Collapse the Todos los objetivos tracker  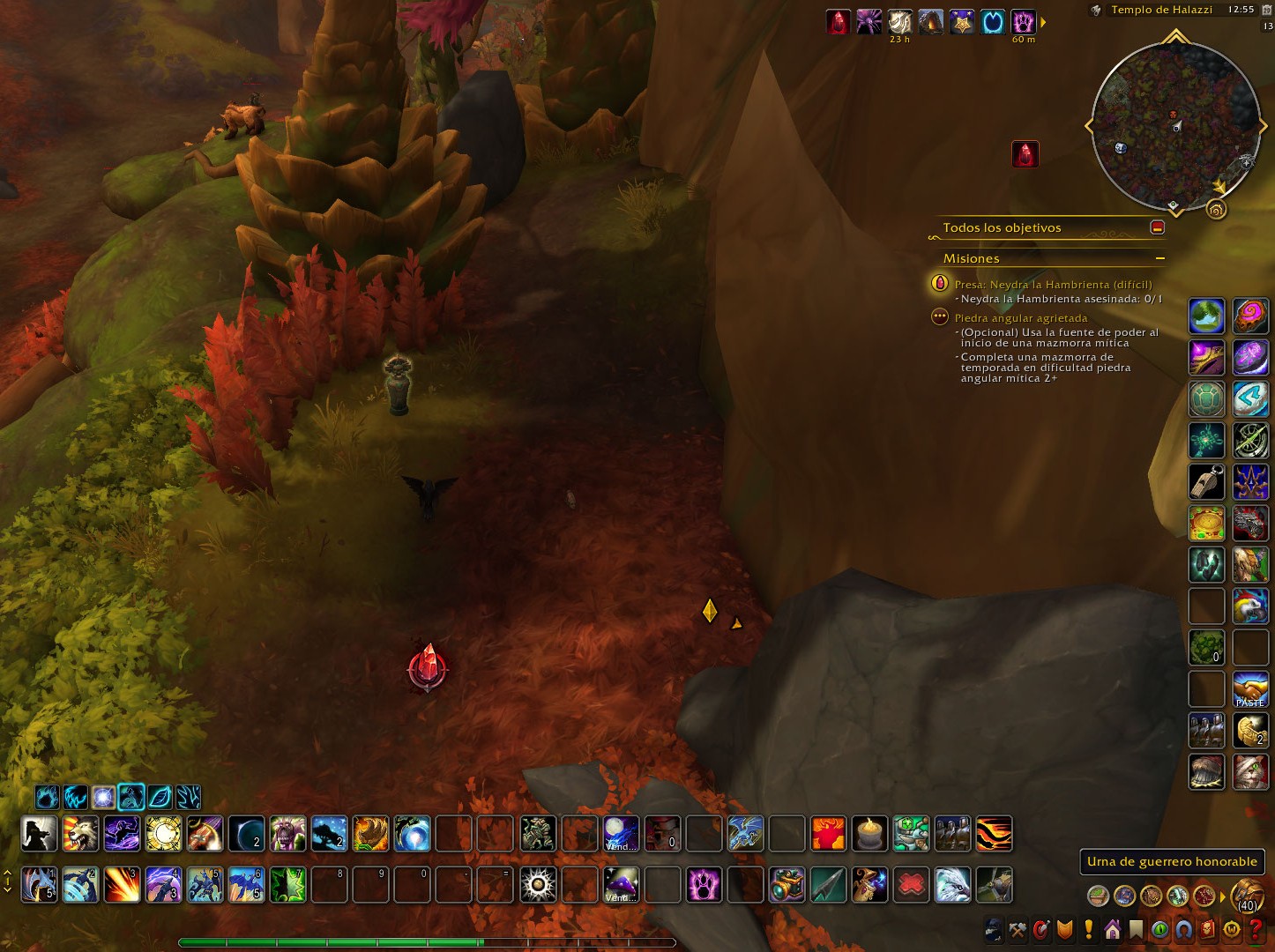coord(1158,227)
